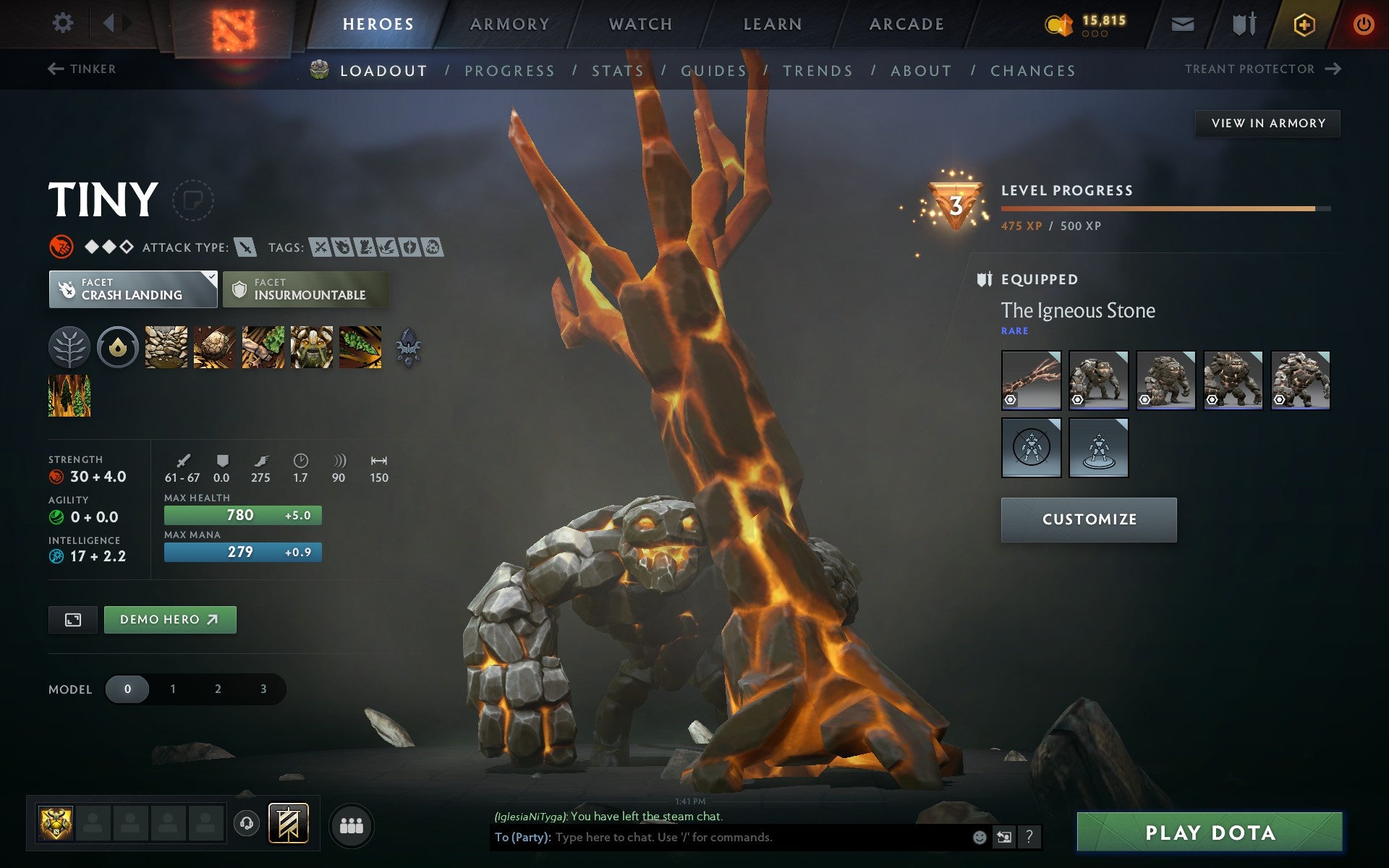This screenshot has height=868, width=1389.
Task: Open the mail inbox icon
Action: pyautogui.click(x=1182, y=23)
